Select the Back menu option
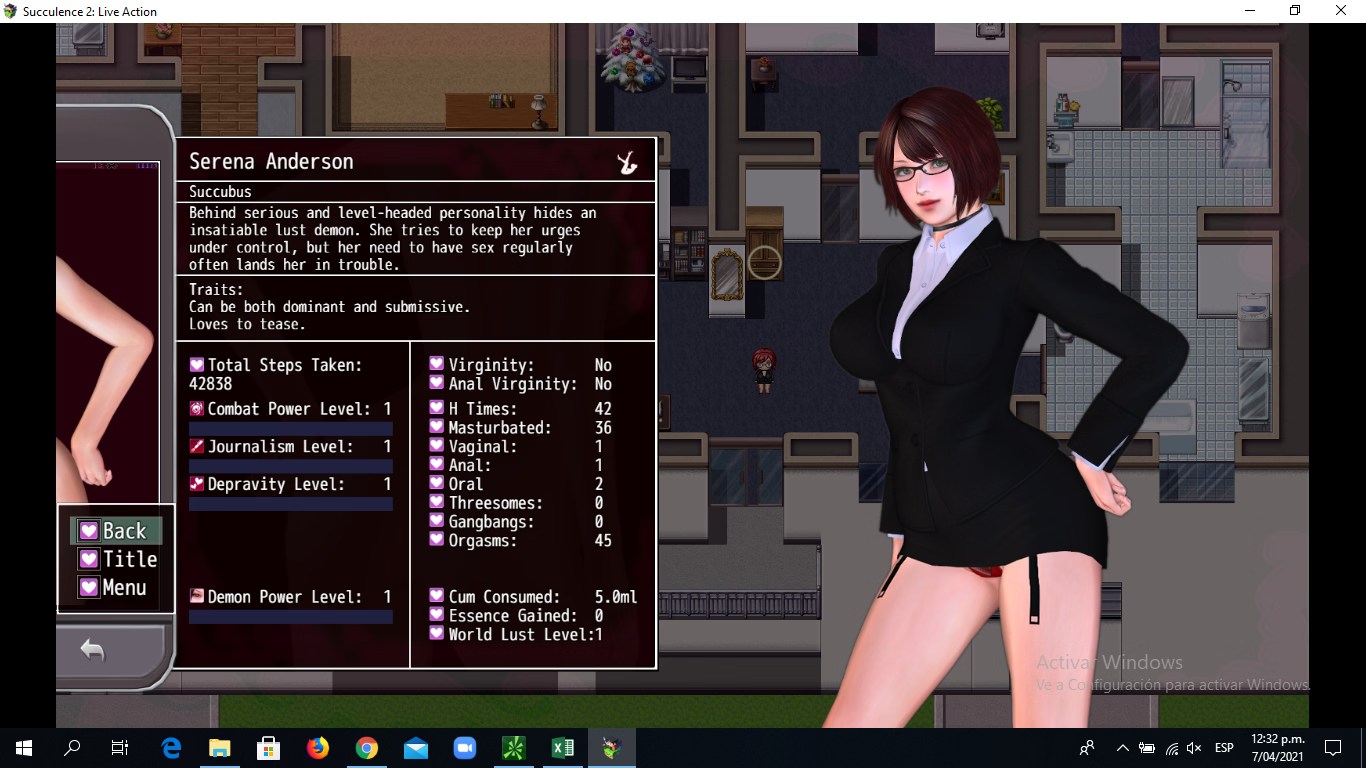Viewport: 1366px width, 768px height. (115, 531)
